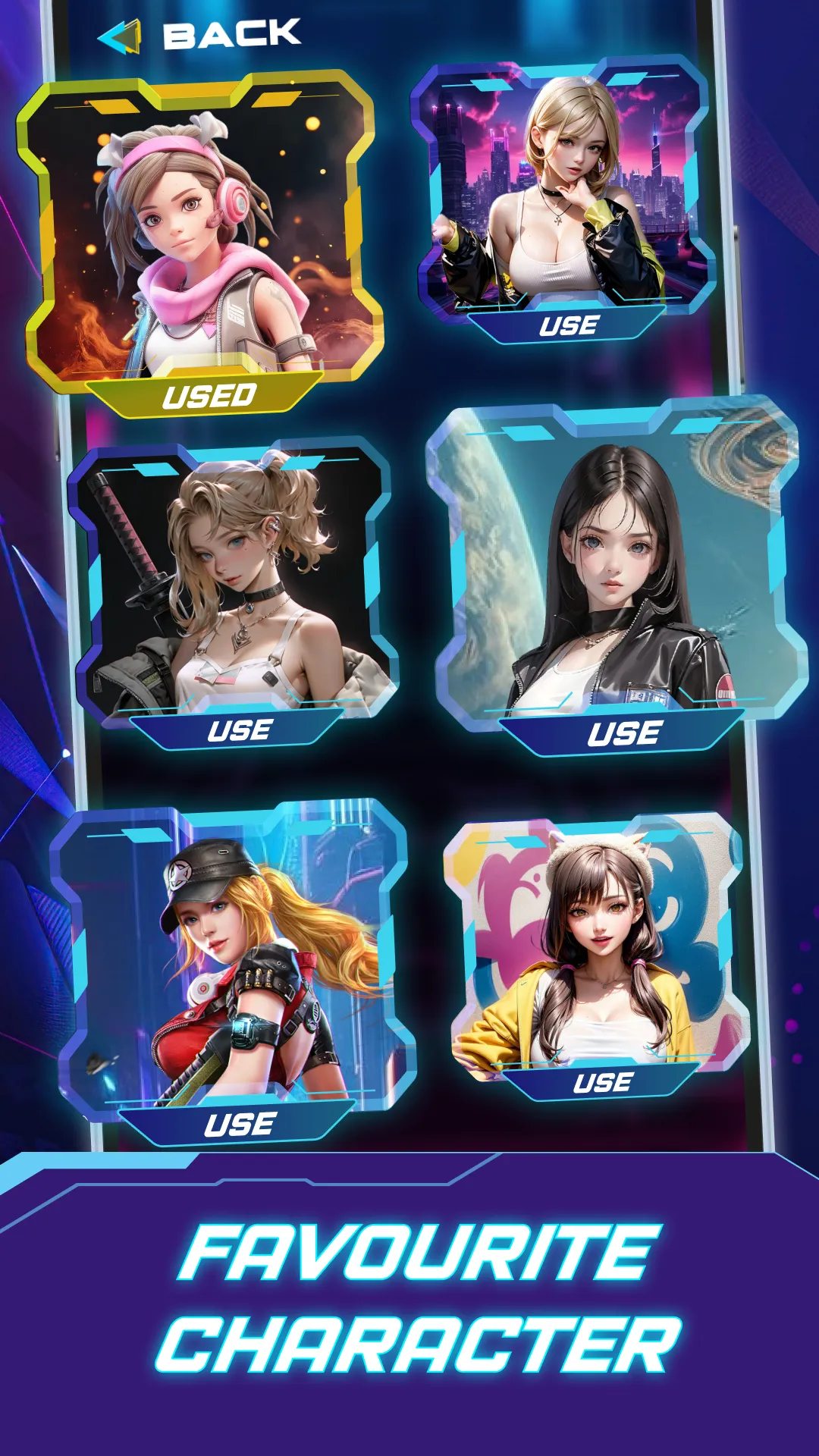Choose the katana girl portrait card

click(x=235, y=580)
